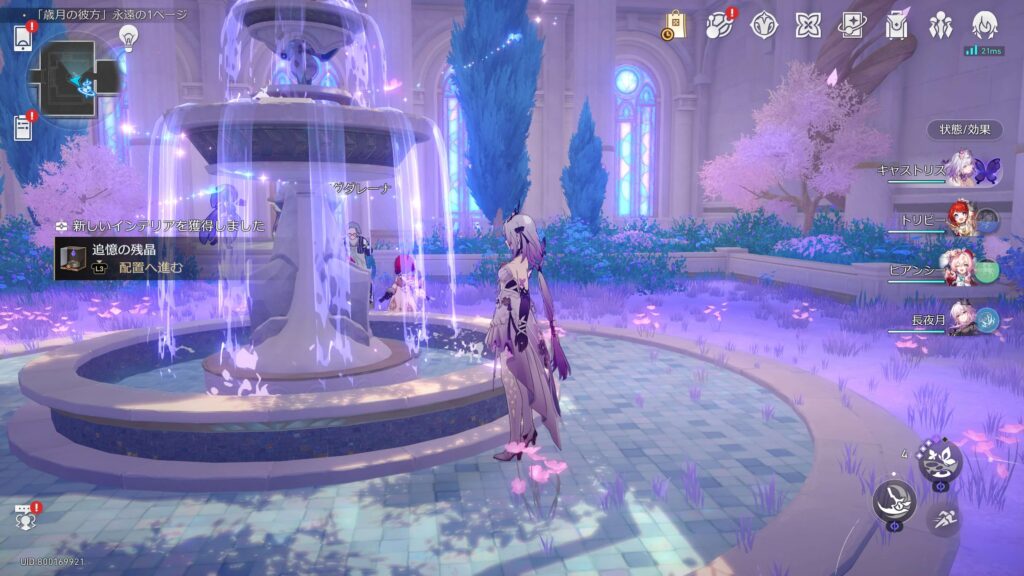Switch to party member トリビー
Image resolution: width=1024 pixels, height=576 pixels.
(x=962, y=221)
